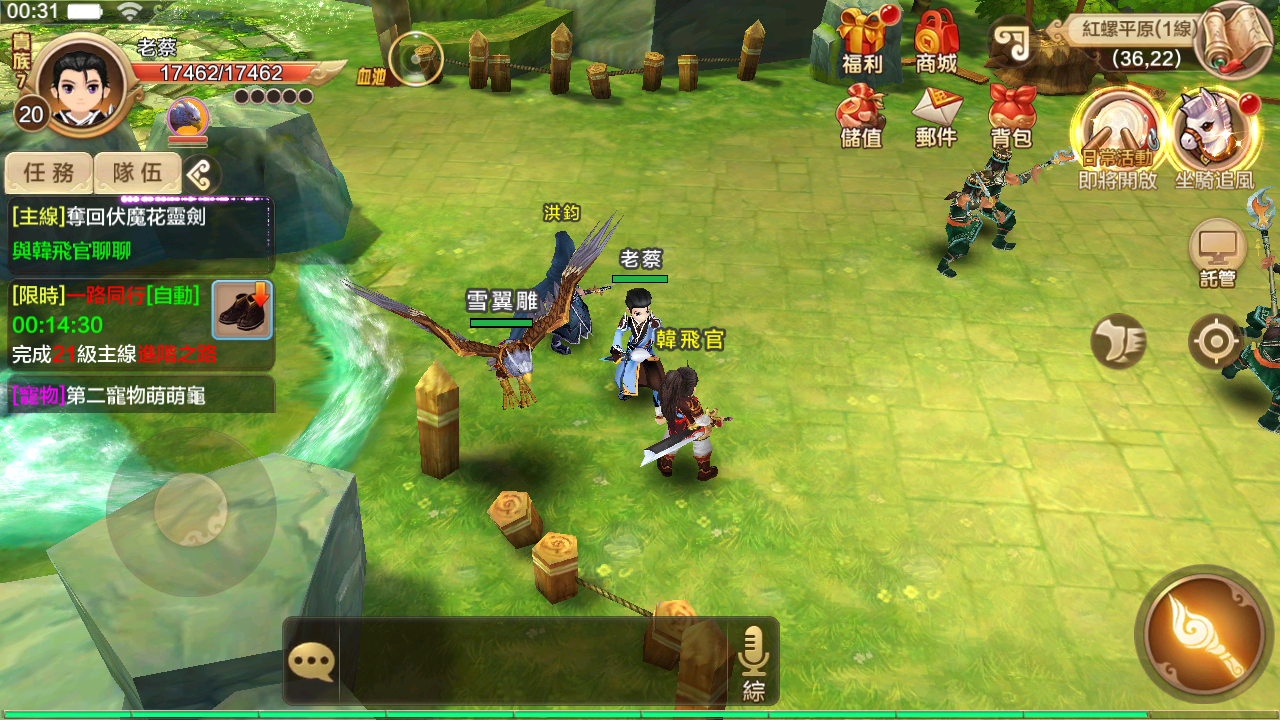This screenshot has width=1280, height=720.
Task: Switch to the 隊伍 team tab
Action: click(x=137, y=173)
